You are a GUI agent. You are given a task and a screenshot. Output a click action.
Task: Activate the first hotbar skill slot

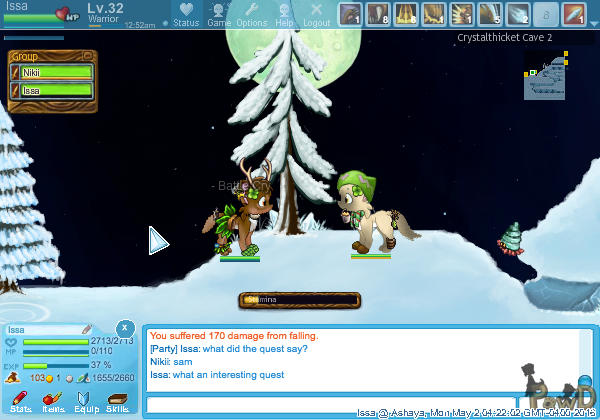(349, 14)
